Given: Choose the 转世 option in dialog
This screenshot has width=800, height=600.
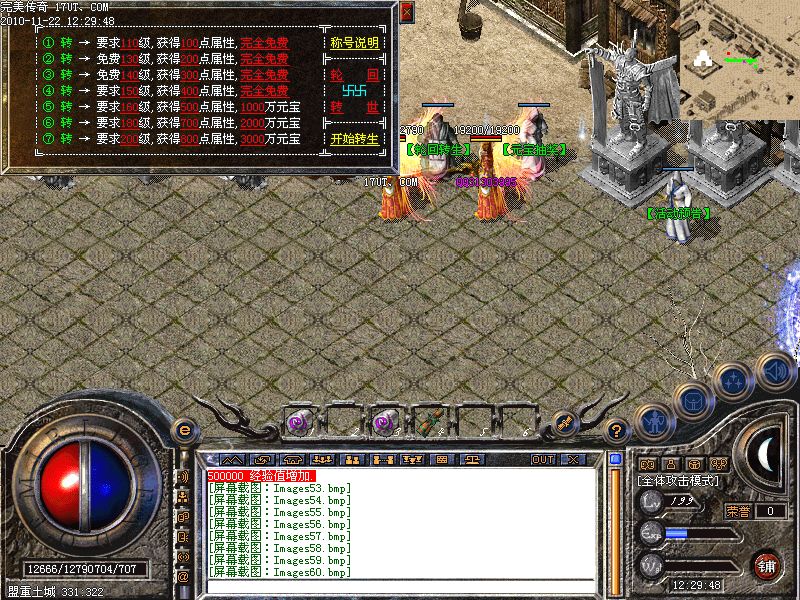Looking at the screenshot, I should pos(355,107).
